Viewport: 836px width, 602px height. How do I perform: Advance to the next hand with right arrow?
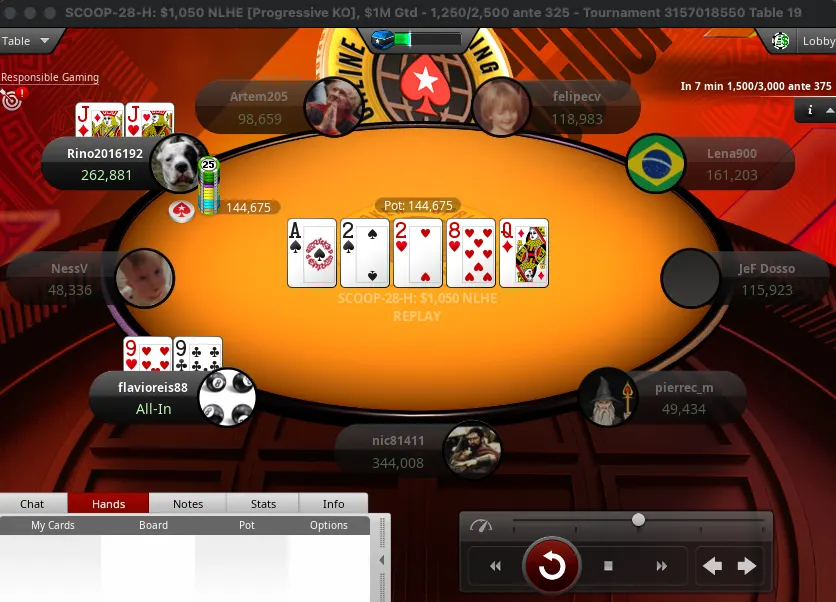(747, 566)
